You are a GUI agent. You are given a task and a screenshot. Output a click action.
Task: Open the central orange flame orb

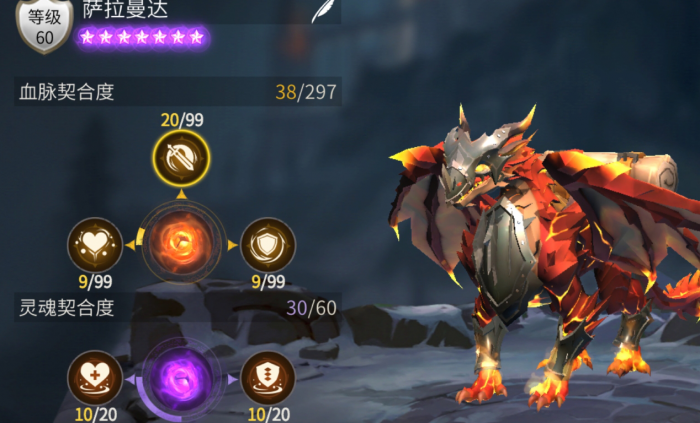click(181, 243)
